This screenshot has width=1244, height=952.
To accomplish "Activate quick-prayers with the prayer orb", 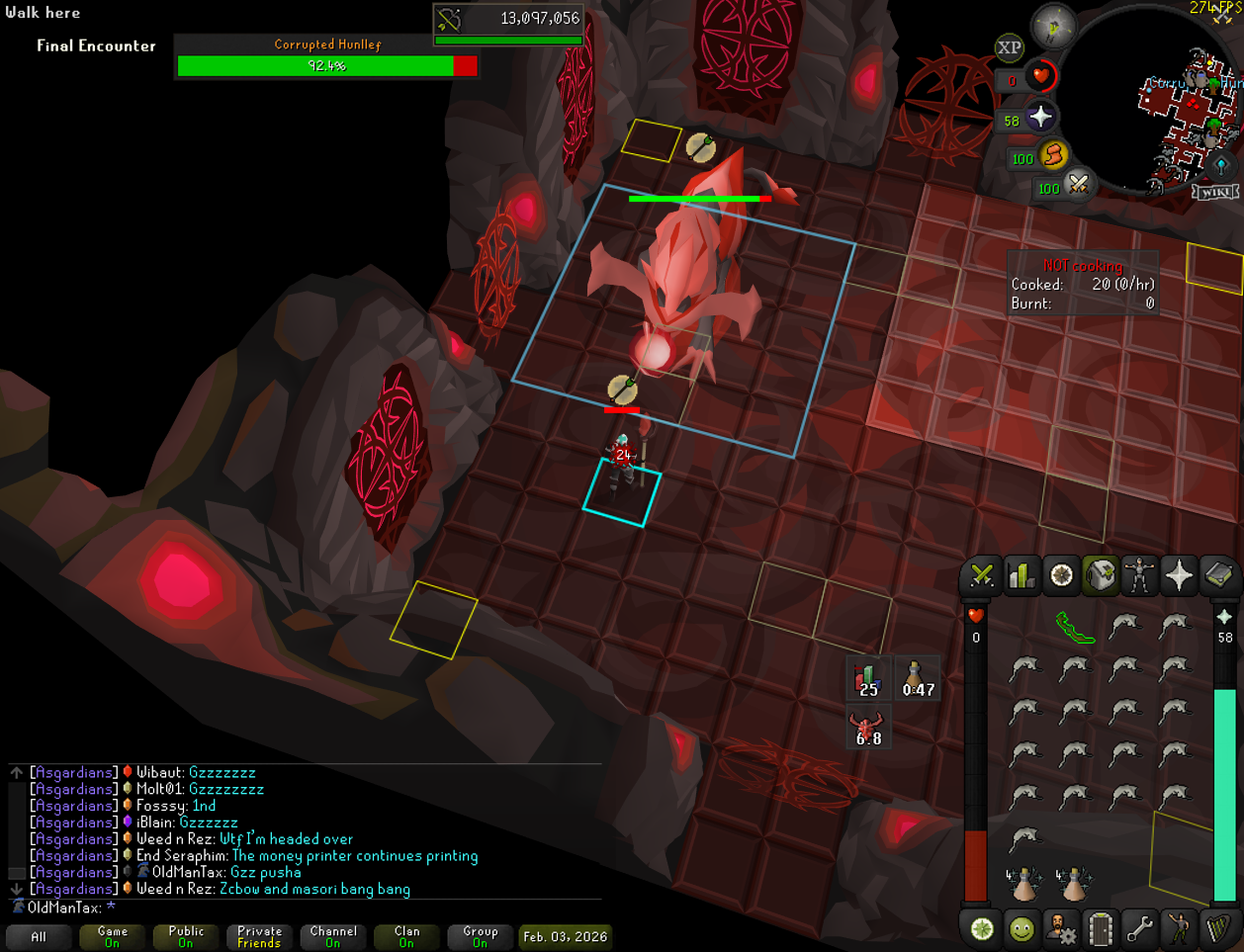I will click(1040, 118).
